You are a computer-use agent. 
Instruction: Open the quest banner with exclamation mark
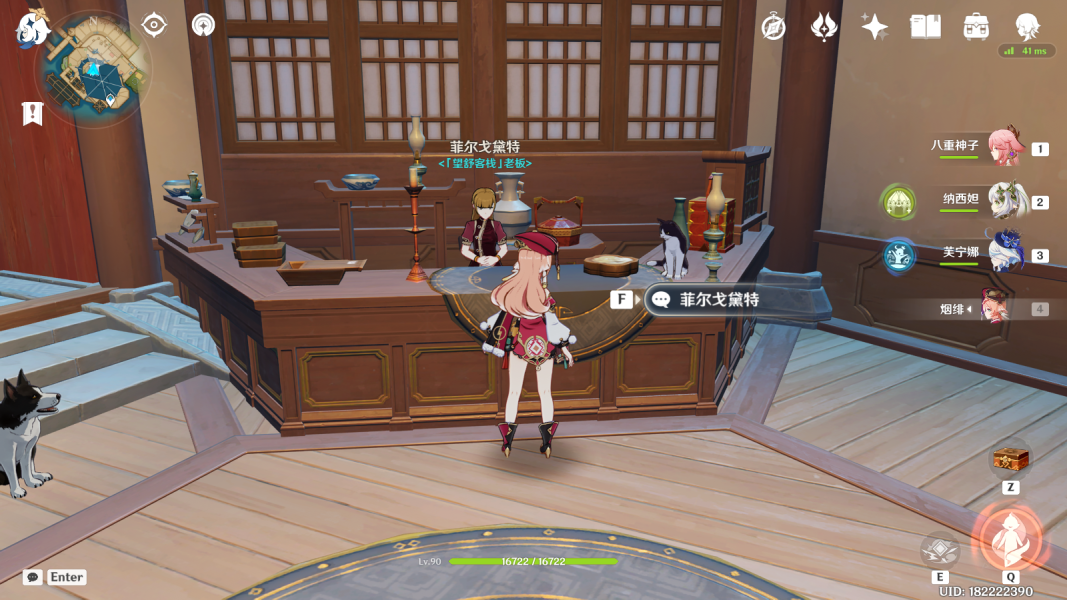[32, 113]
